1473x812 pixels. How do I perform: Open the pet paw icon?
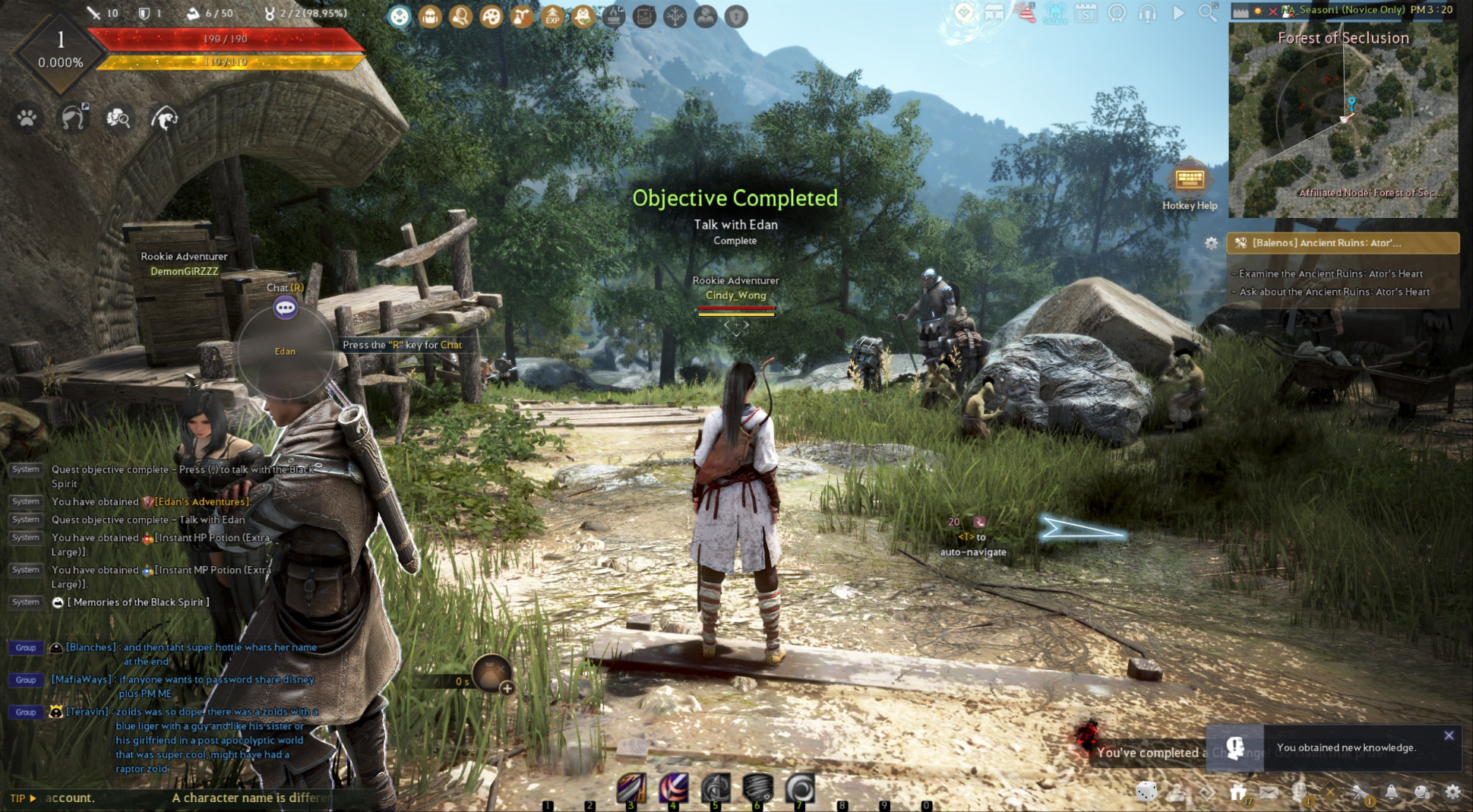point(27,118)
